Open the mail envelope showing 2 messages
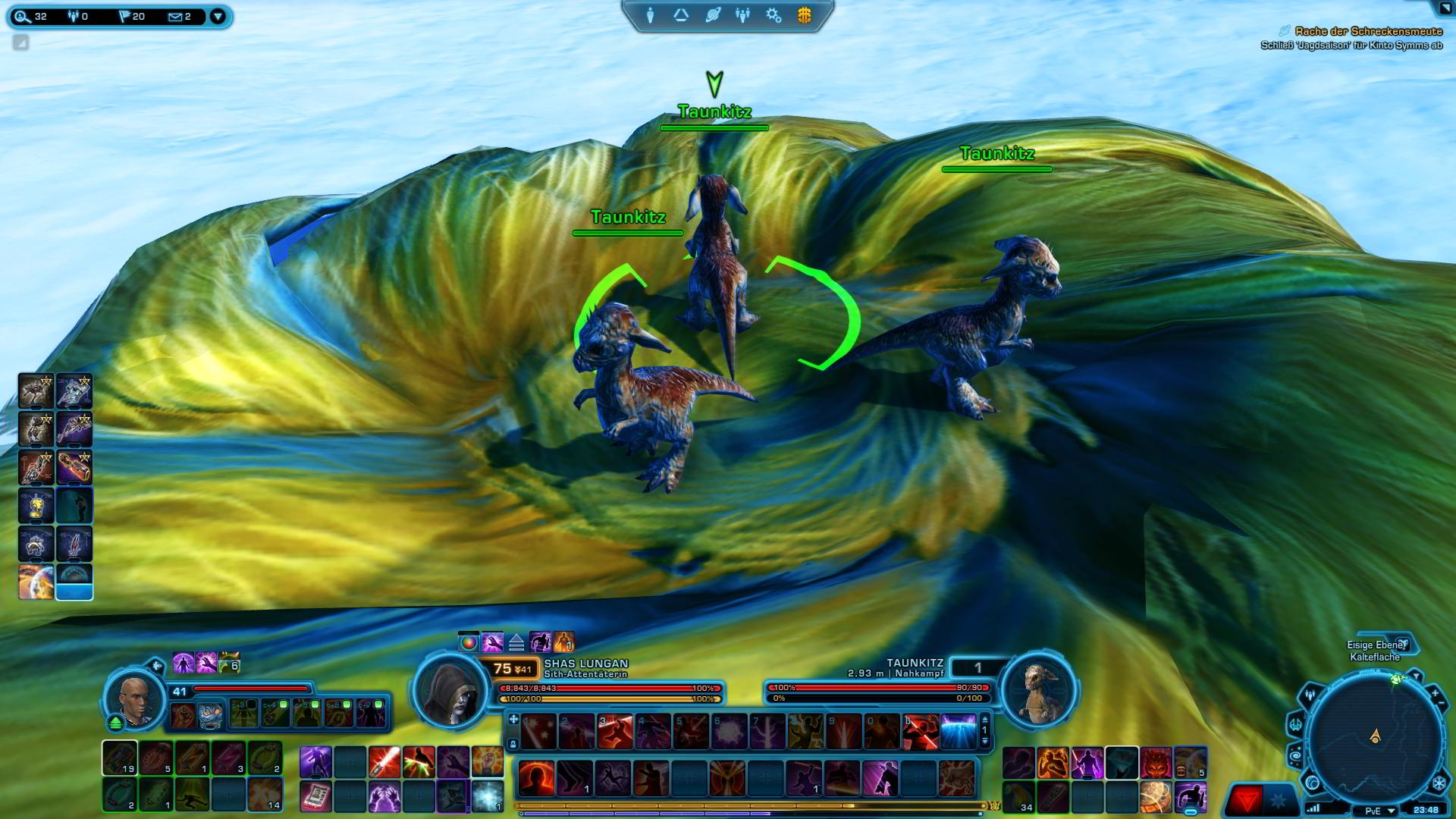The height and width of the screenshot is (819, 1456). click(x=175, y=16)
